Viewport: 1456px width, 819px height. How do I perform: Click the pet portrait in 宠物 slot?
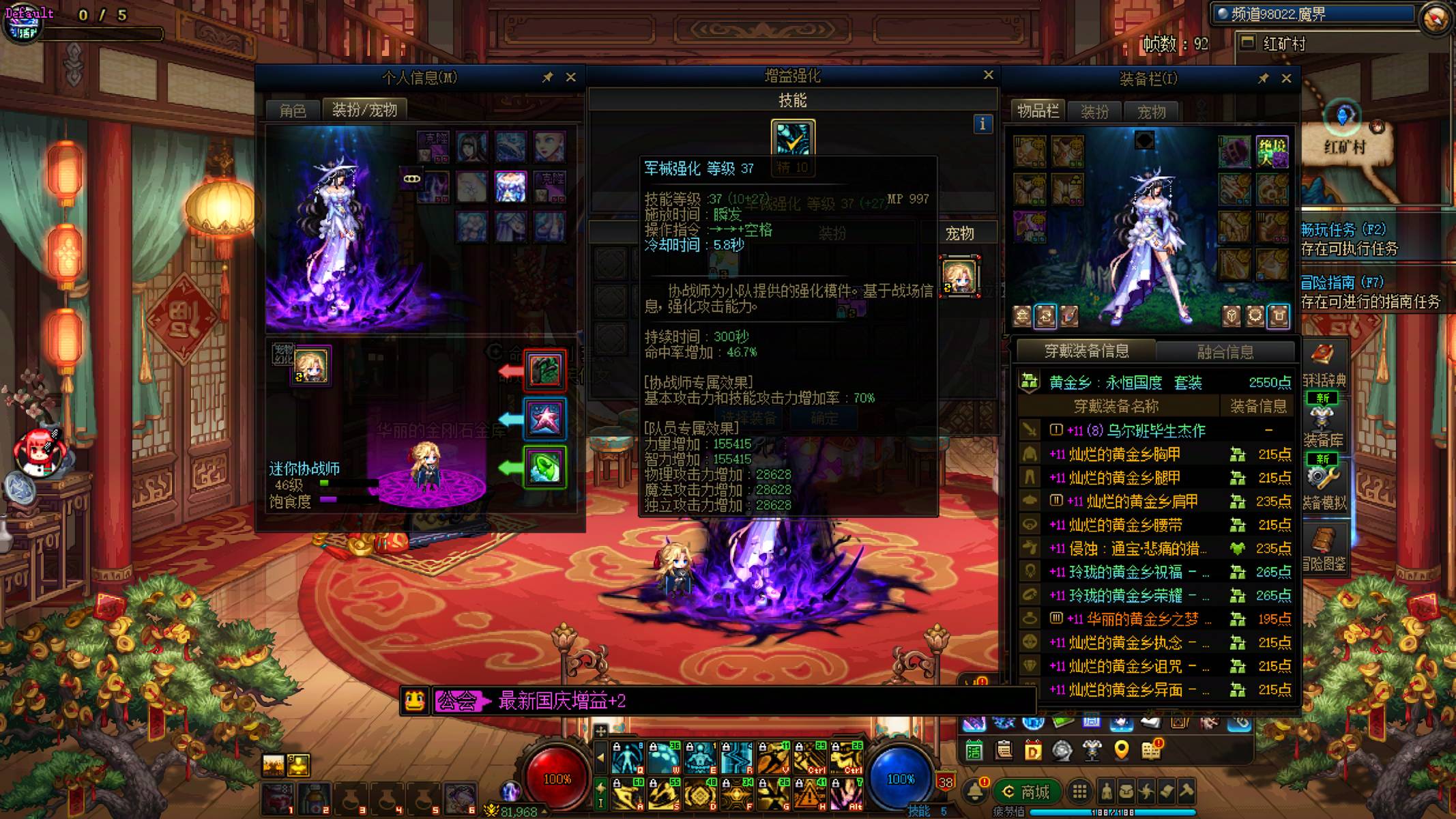click(959, 276)
